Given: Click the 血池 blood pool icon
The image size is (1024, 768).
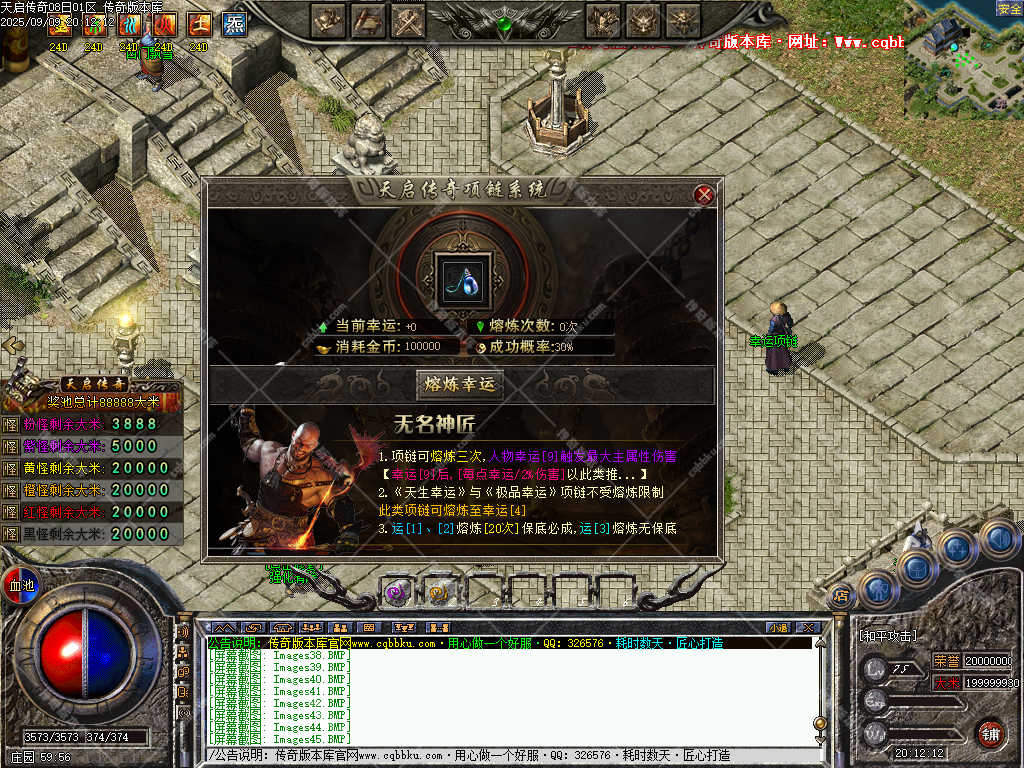Looking at the screenshot, I should (x=20, y=584).
